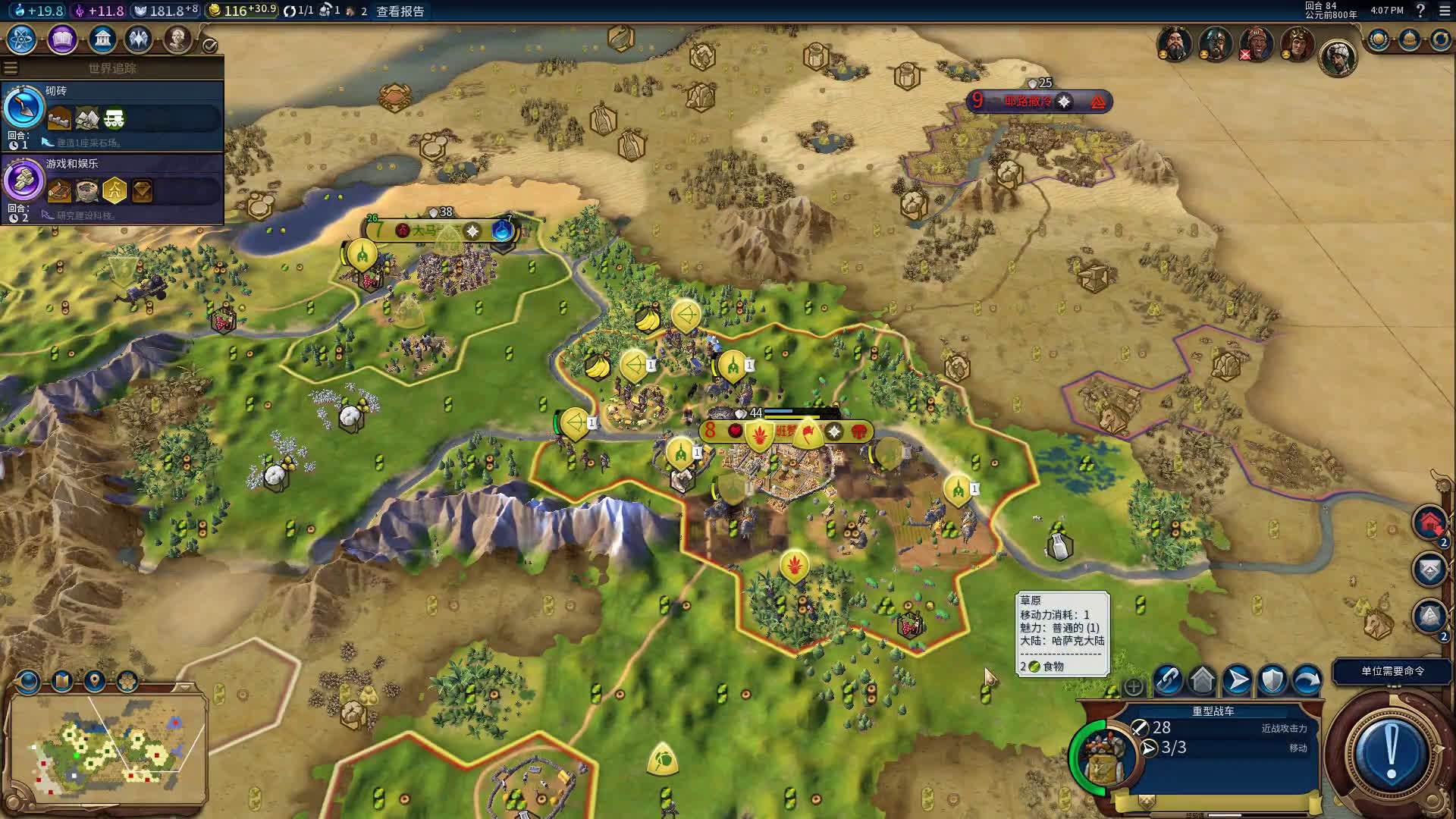
Task: Click the exclamation mark turn globe
Action: point(1391,751)
